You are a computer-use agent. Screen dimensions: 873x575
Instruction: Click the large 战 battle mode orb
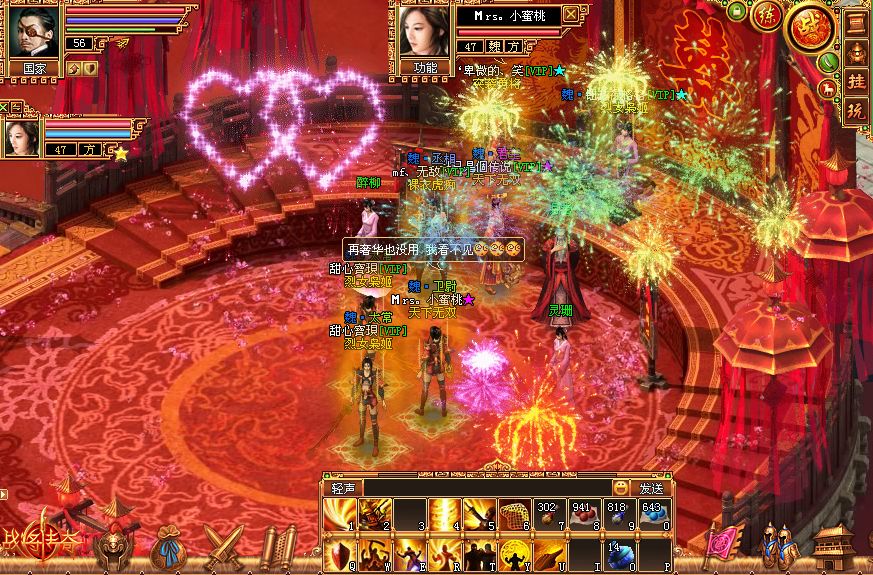pyautogui.click(x=811, y=27)
